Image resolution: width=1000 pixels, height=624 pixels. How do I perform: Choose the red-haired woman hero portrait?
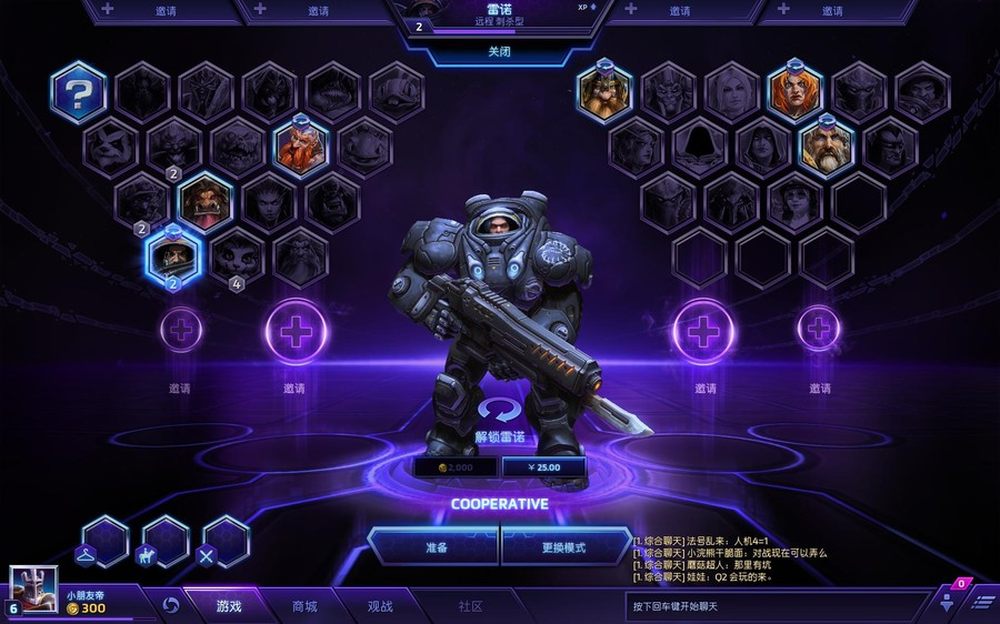click(795, 92)
